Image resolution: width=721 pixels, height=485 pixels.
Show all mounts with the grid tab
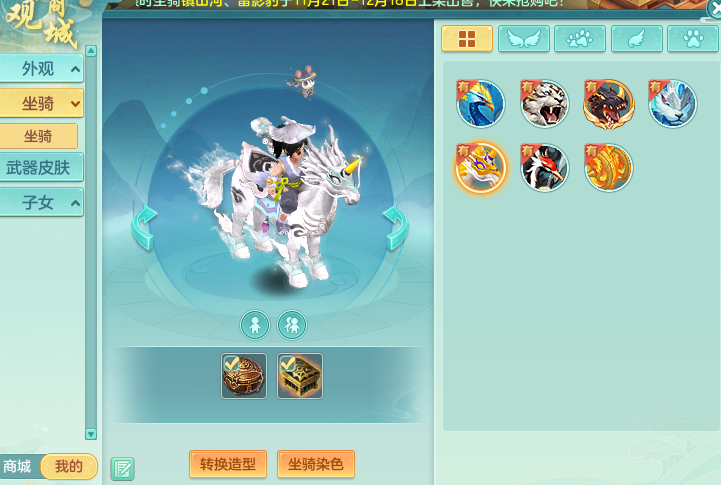pos(466,39)
